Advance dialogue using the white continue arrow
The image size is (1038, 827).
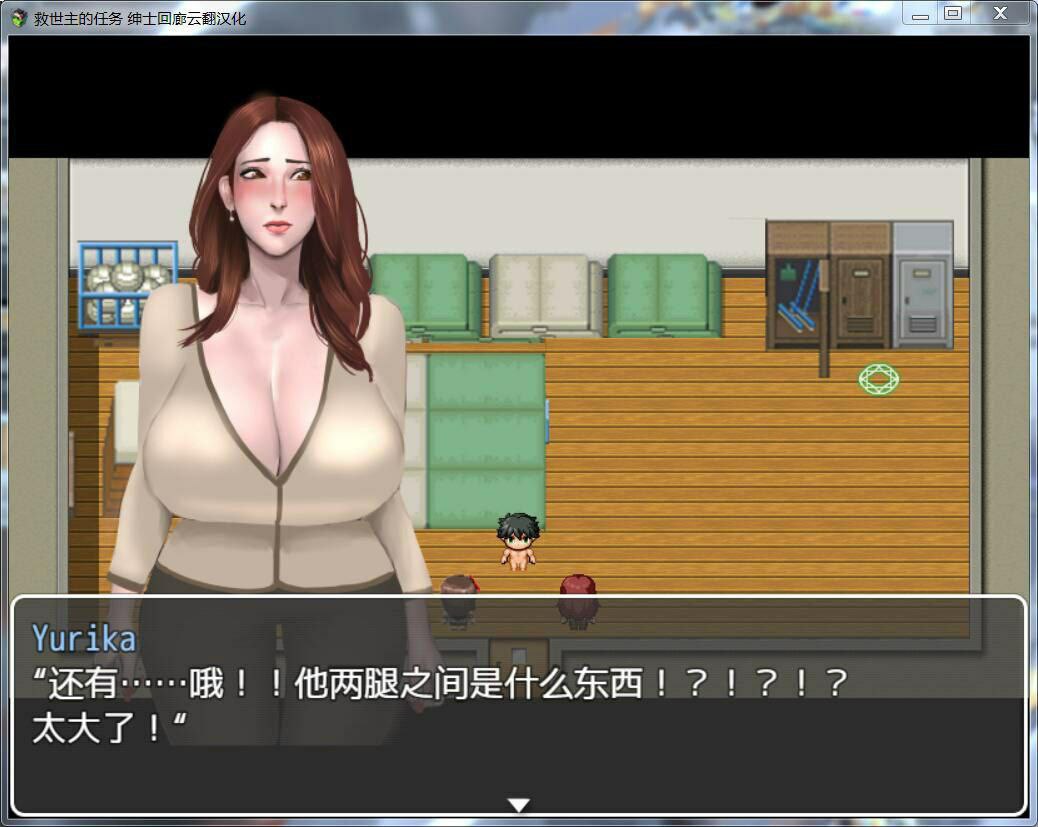click(x=518, y=804)
